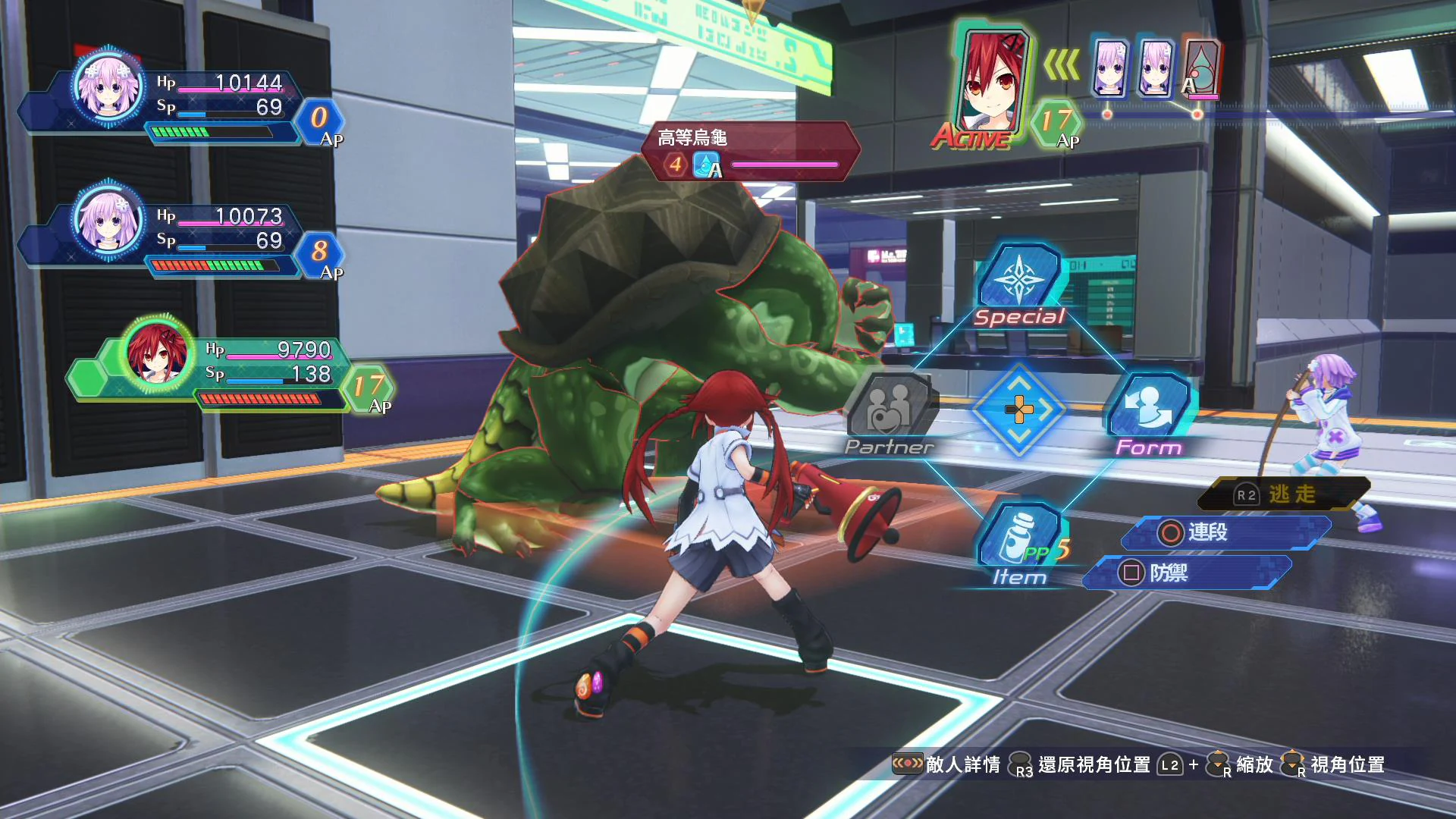Click the center D-pad icon of the battle menu
The image size is (1456, 819).
(1019, 409)
